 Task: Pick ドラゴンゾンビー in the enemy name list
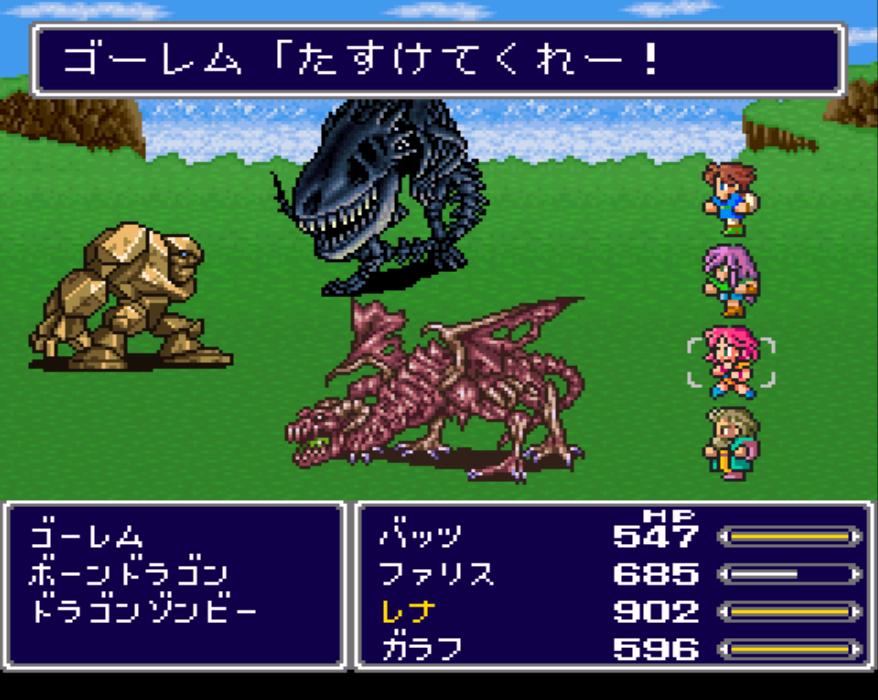(x=143, y=611)
